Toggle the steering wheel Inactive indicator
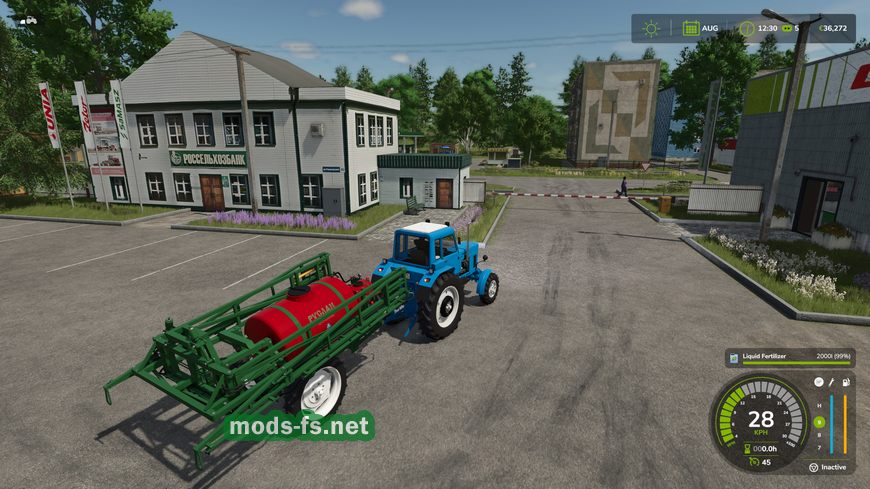 point(813,467)
